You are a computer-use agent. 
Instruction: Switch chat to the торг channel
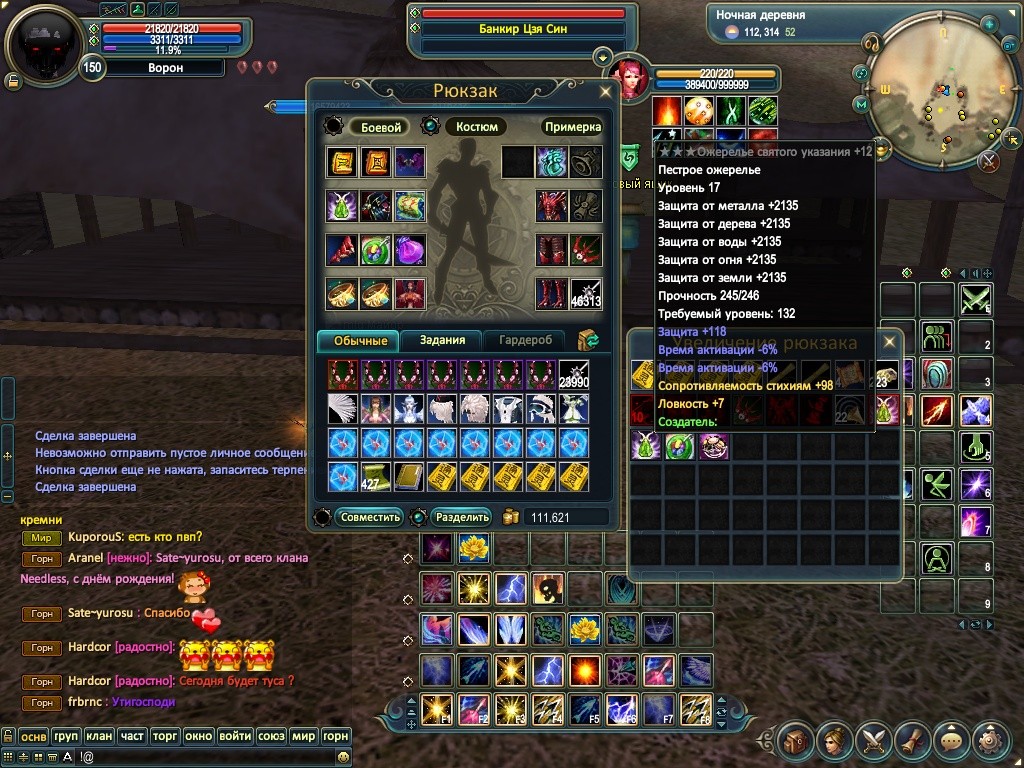pyautogui.click(x=164, y=736)
